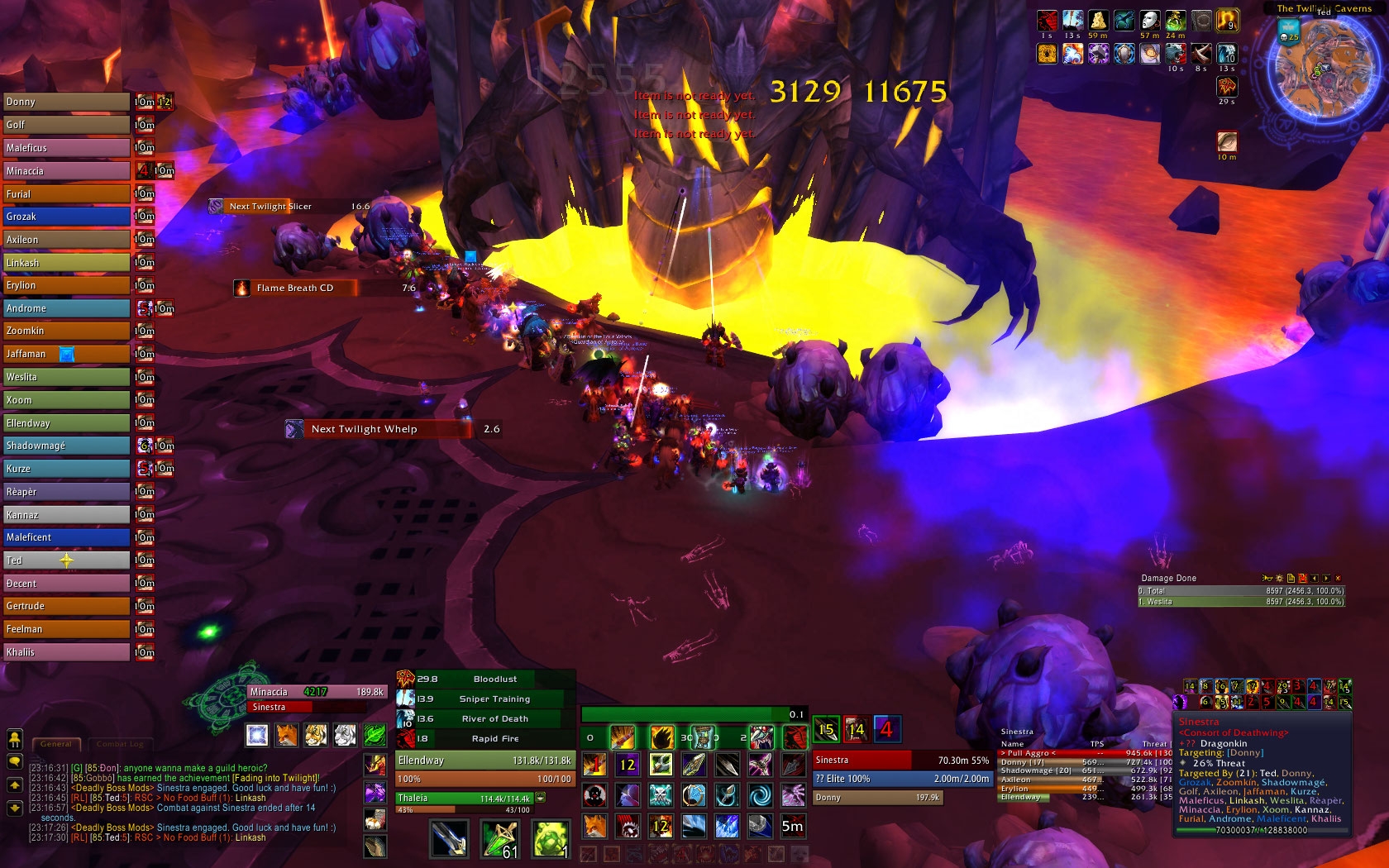Choose Maleficent in the raid frames
The height and width of the screenshot is (868, 1389).
point(66,537)
